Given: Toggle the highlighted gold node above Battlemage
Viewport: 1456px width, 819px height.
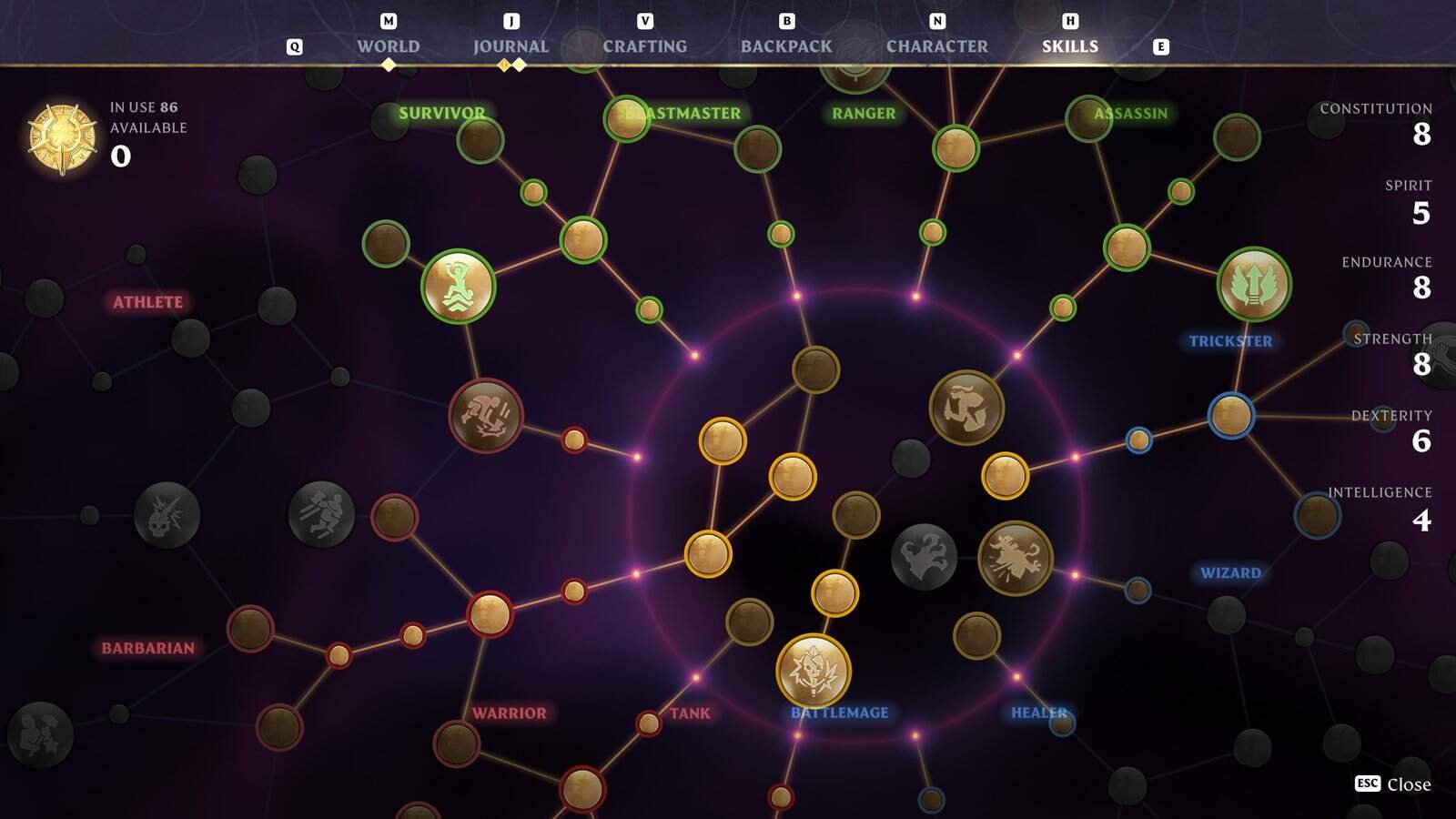Looking at the screenshot, I should pyautogui.click(x=834, y=591).
